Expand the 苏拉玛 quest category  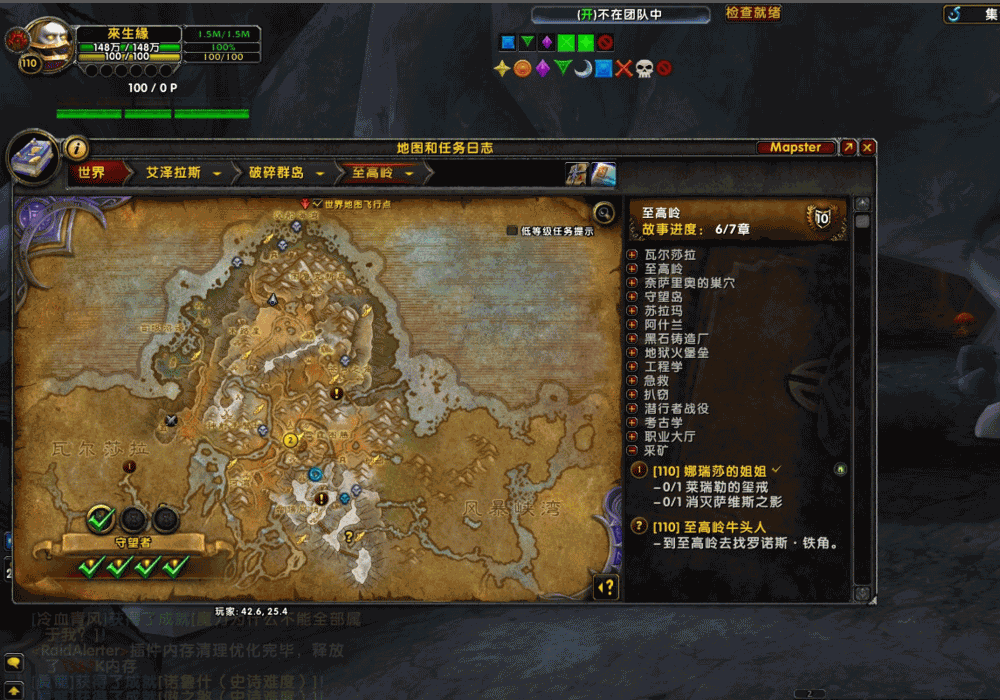tap(632, 311)
